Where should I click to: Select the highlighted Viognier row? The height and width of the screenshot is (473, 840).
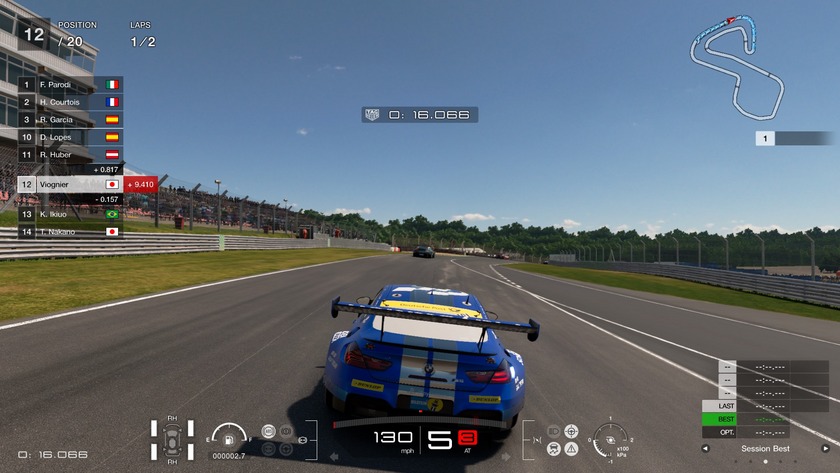(70, 184)
